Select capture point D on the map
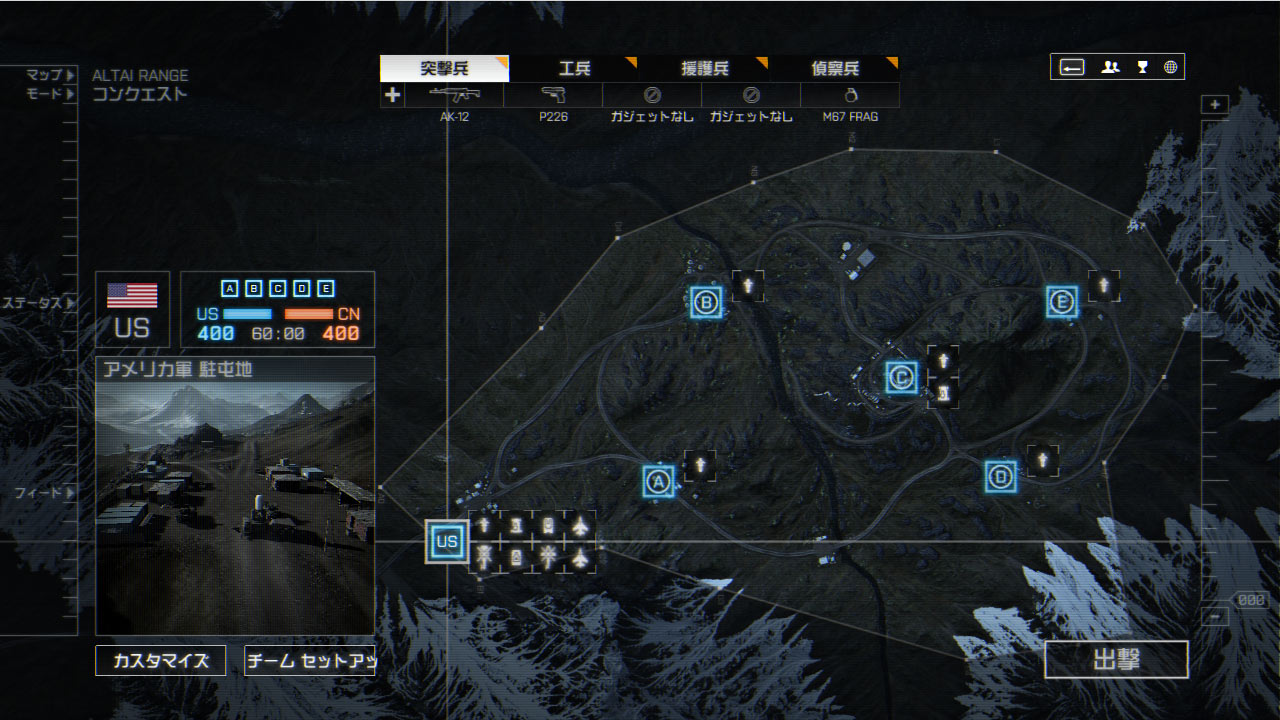This screenshot has height=720, width=1280. (x=1000, y=476)
